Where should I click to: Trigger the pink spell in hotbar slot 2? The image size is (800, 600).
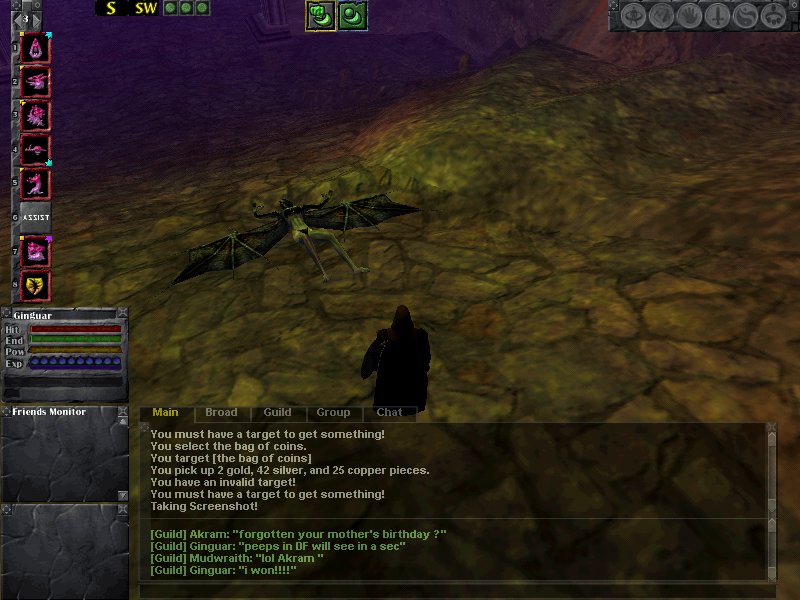click(x=36, y=81)
